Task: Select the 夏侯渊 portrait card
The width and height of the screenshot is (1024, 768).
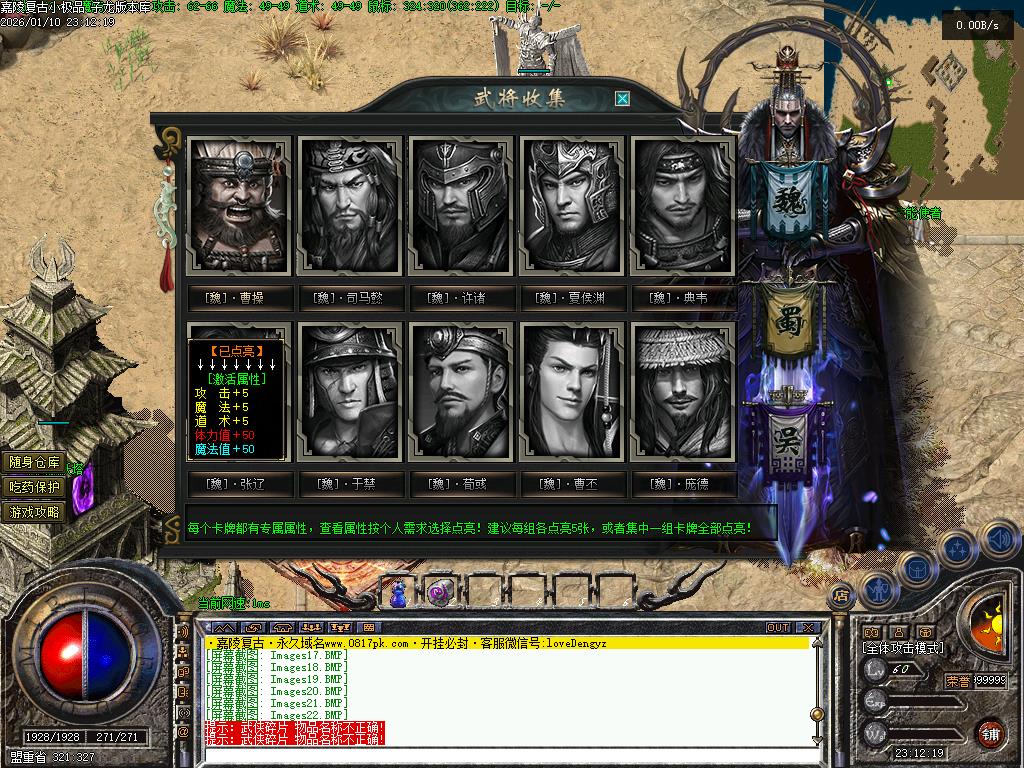Action: pos(573,207)
